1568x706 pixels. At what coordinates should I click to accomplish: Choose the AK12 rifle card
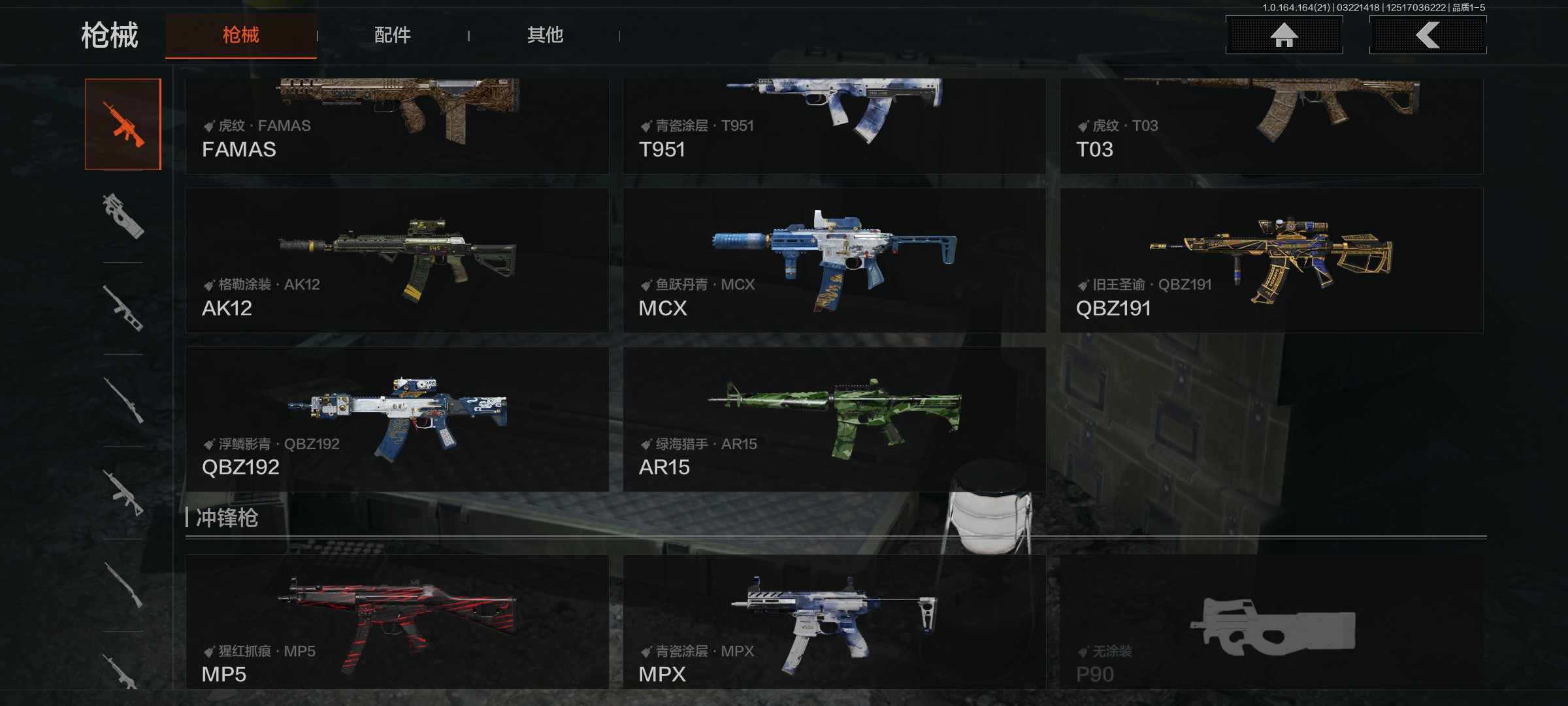(397, 260)
